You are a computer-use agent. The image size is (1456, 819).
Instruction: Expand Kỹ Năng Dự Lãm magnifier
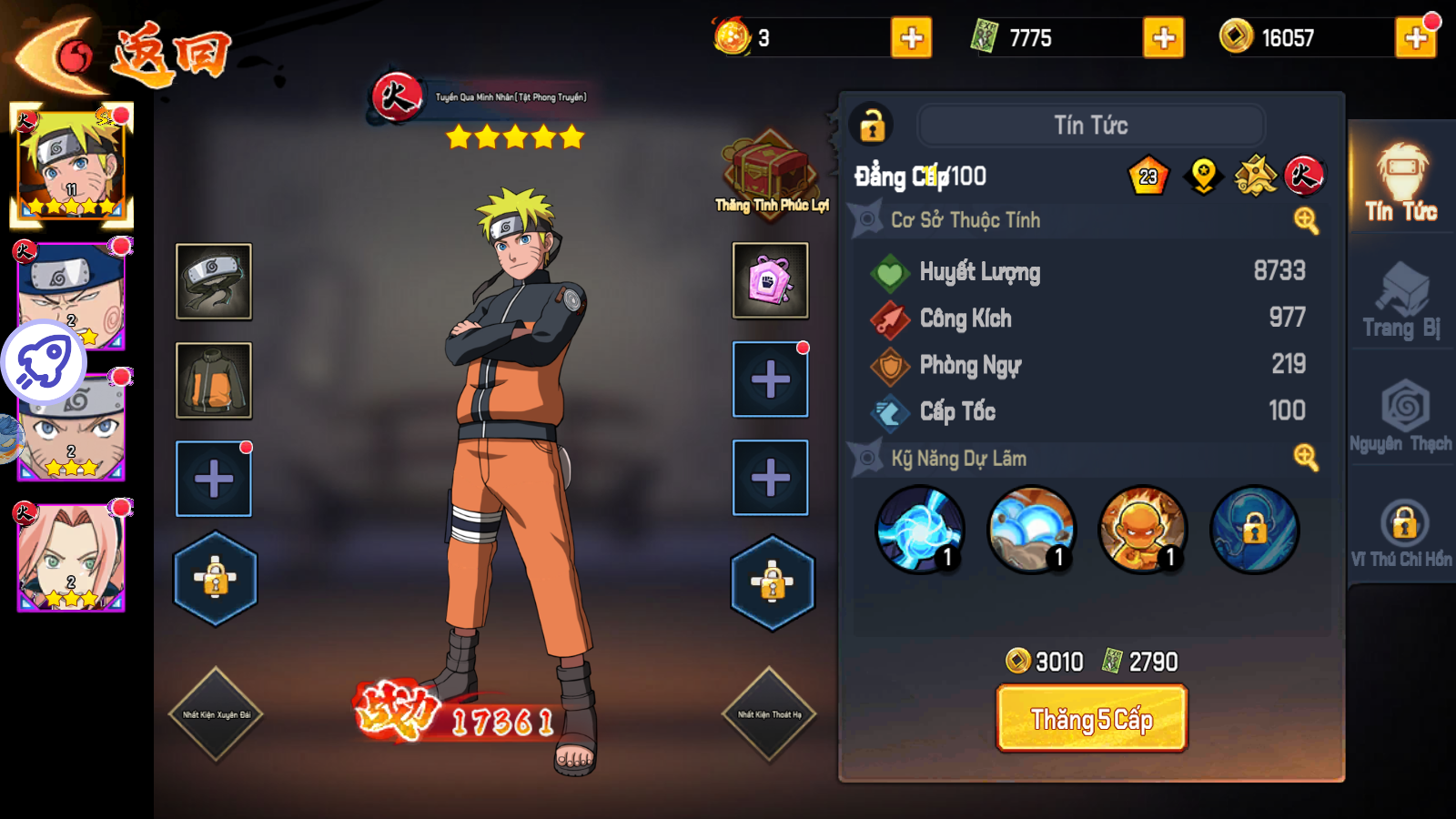(1306, 458)
